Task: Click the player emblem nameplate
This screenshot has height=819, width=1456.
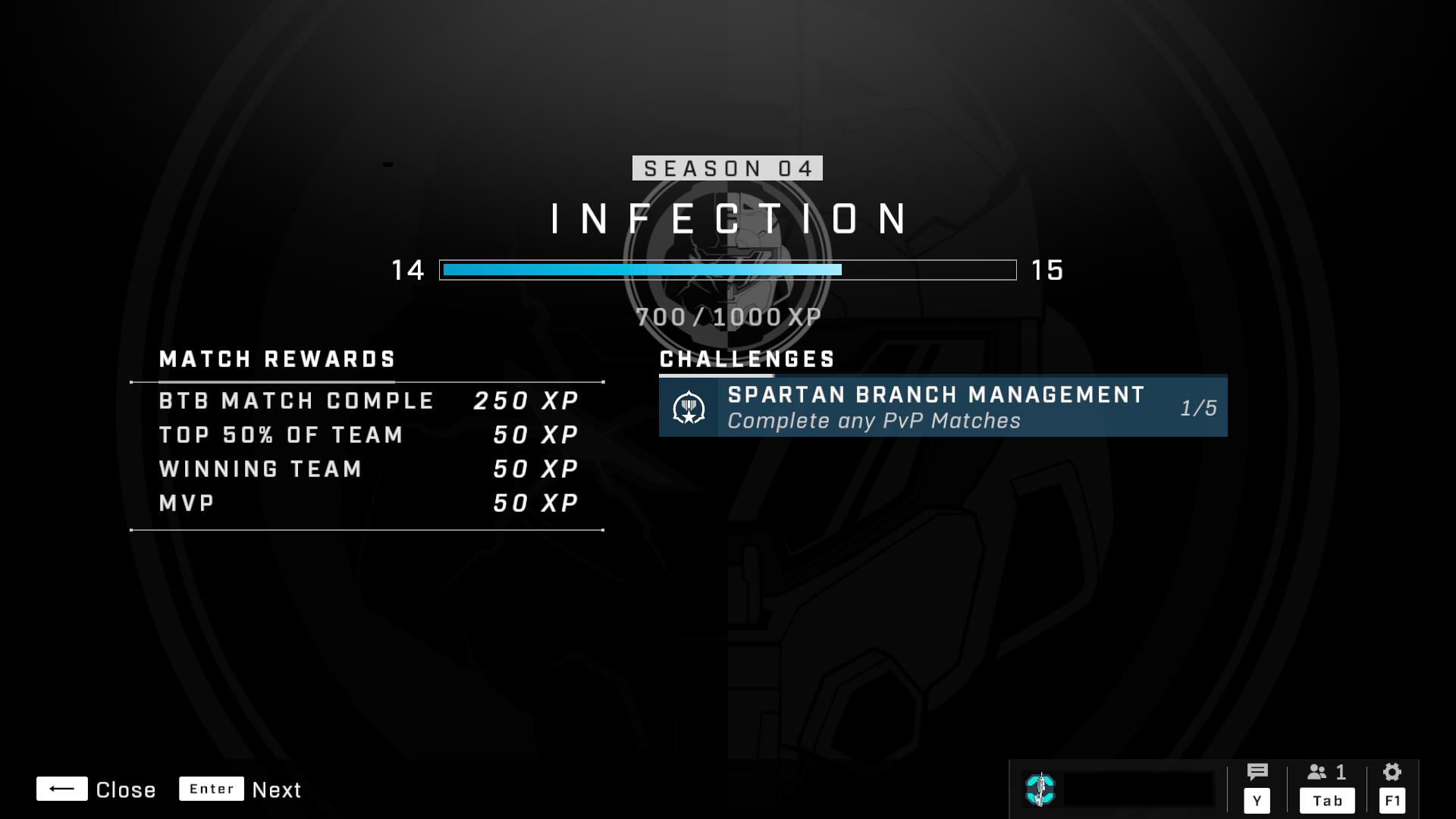Action: click(1118, 789)
